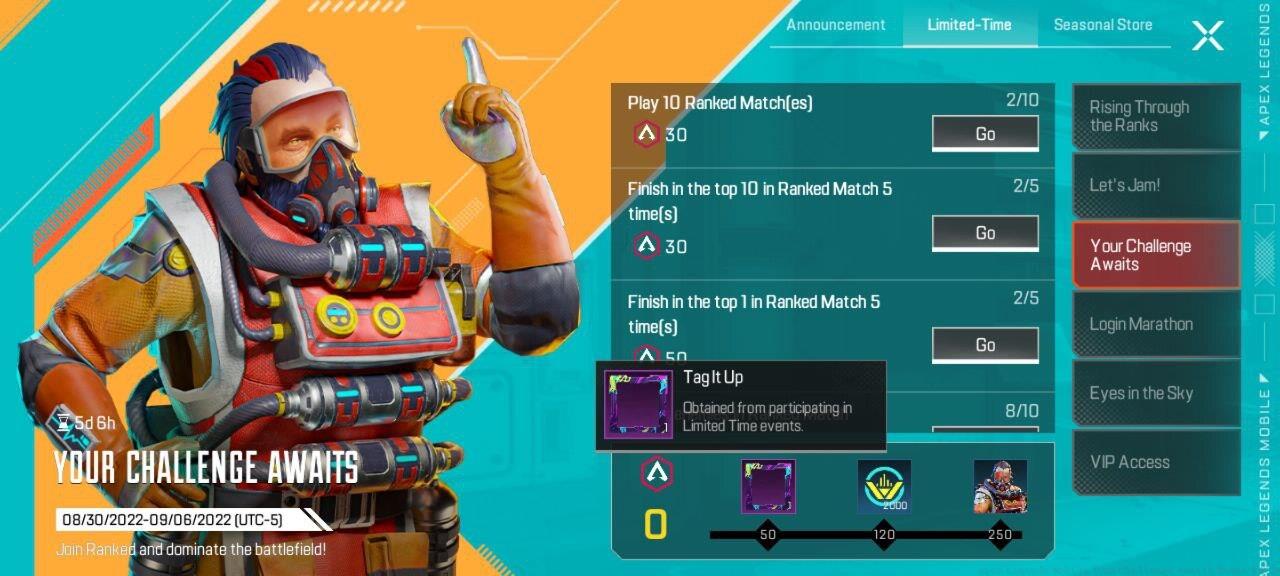This screenshot has width=1280, height=576.
Task: Select the legend skin reward at 250
Action: tap(1000, 487)
